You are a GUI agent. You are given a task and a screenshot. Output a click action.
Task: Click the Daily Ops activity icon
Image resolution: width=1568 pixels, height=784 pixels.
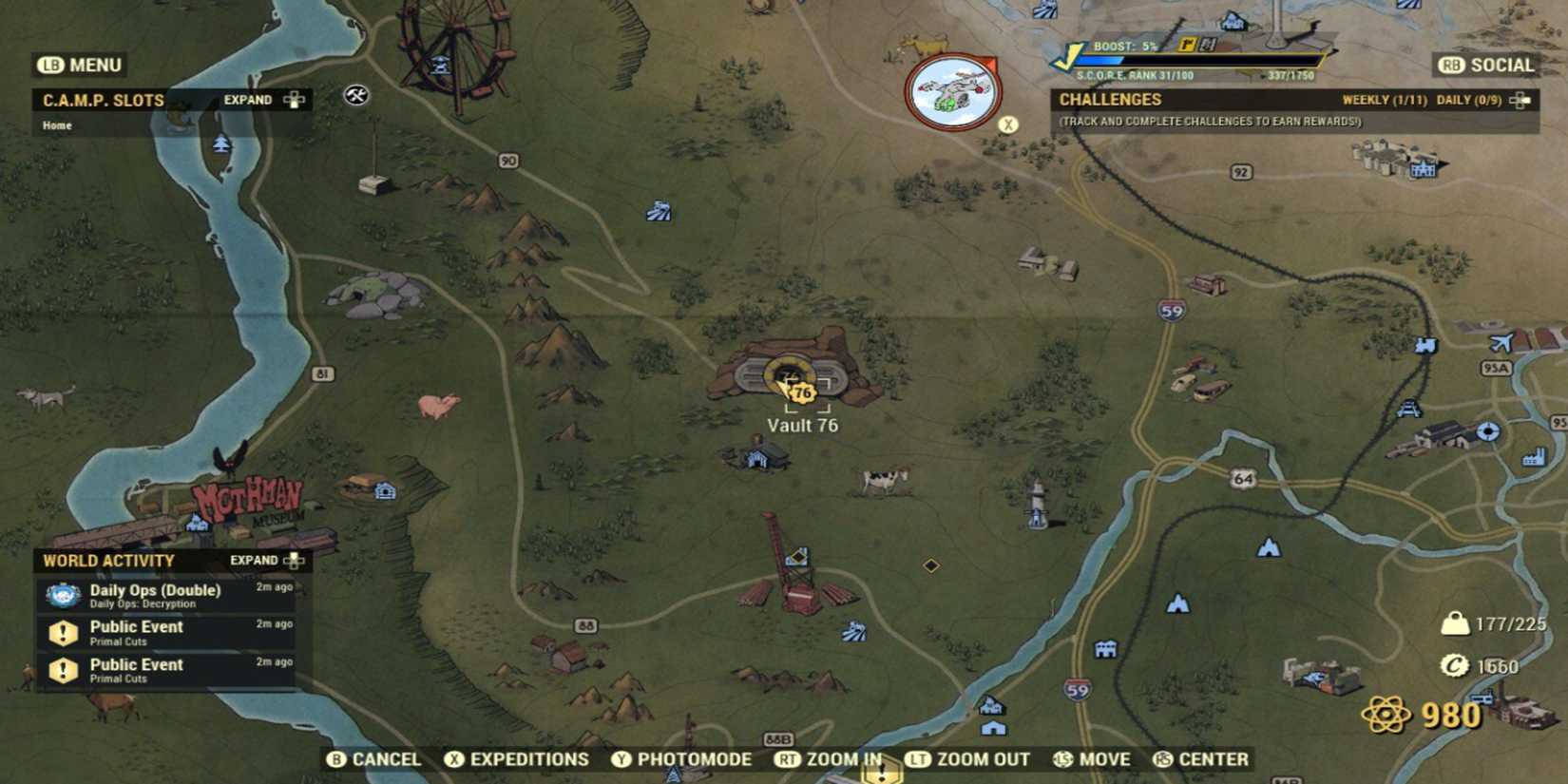(61, 596)
